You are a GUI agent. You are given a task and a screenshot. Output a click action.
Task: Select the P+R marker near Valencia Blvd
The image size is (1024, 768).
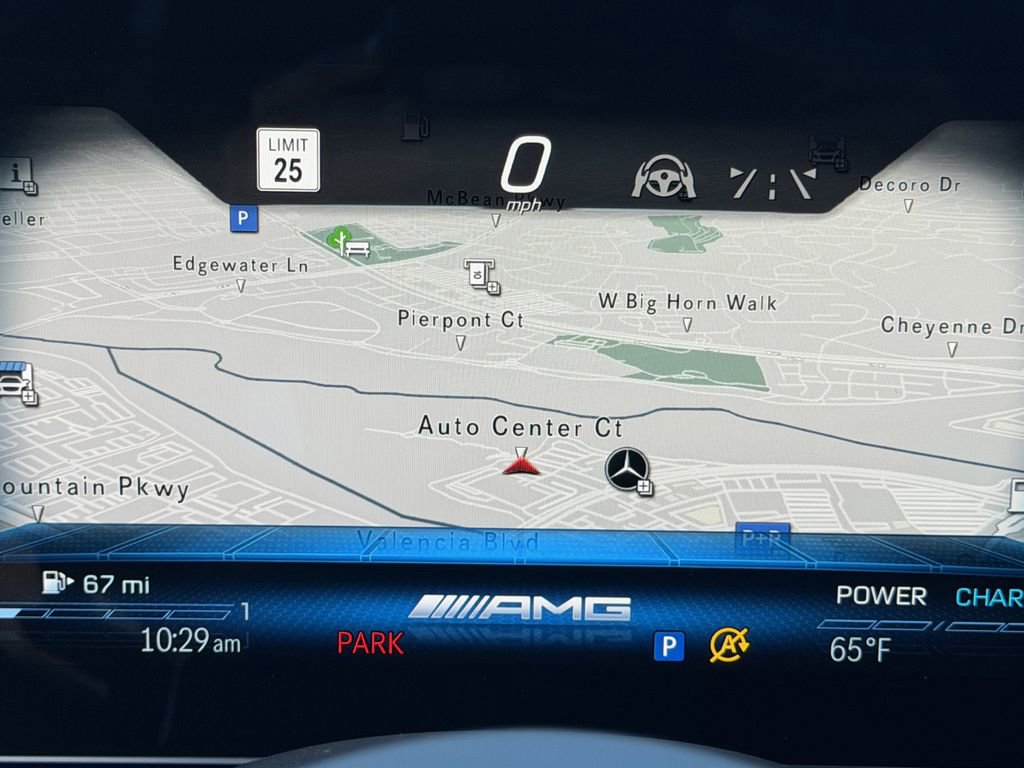[x=762, y=536]
